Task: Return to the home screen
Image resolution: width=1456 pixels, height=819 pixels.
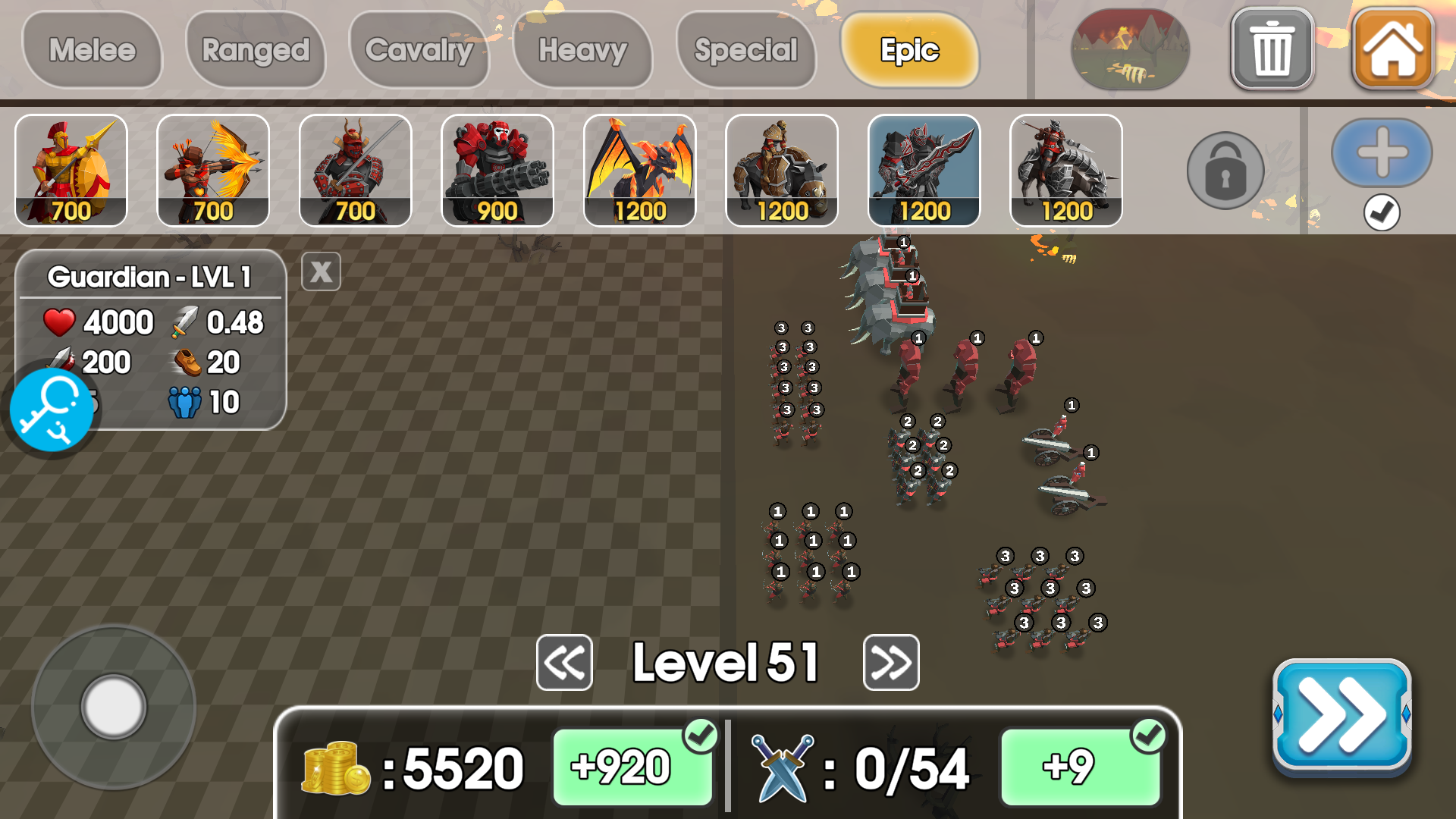Action: [1392, 50]
